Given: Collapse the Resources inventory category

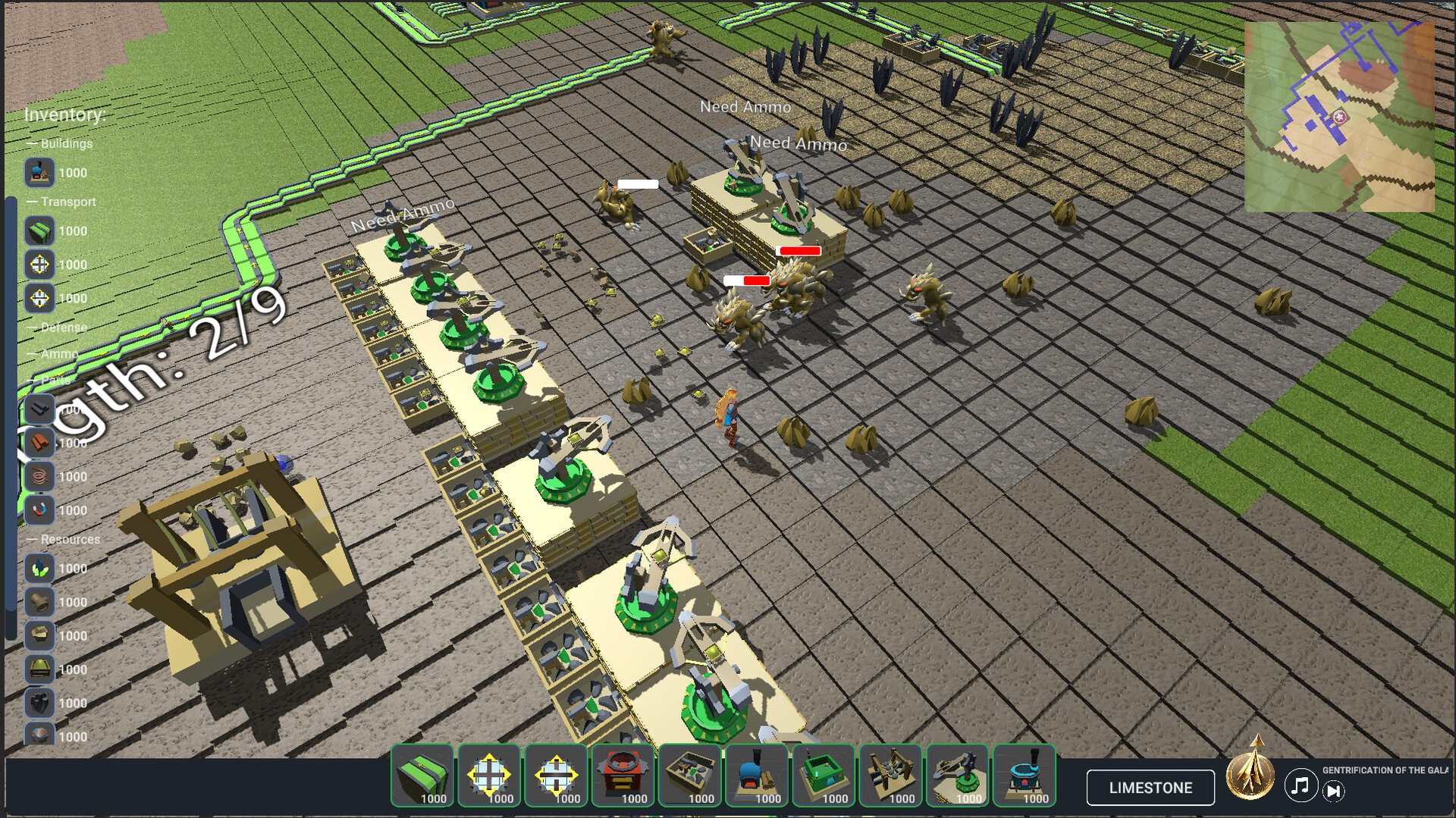Looking at the screenshot, I should [64, 539].
